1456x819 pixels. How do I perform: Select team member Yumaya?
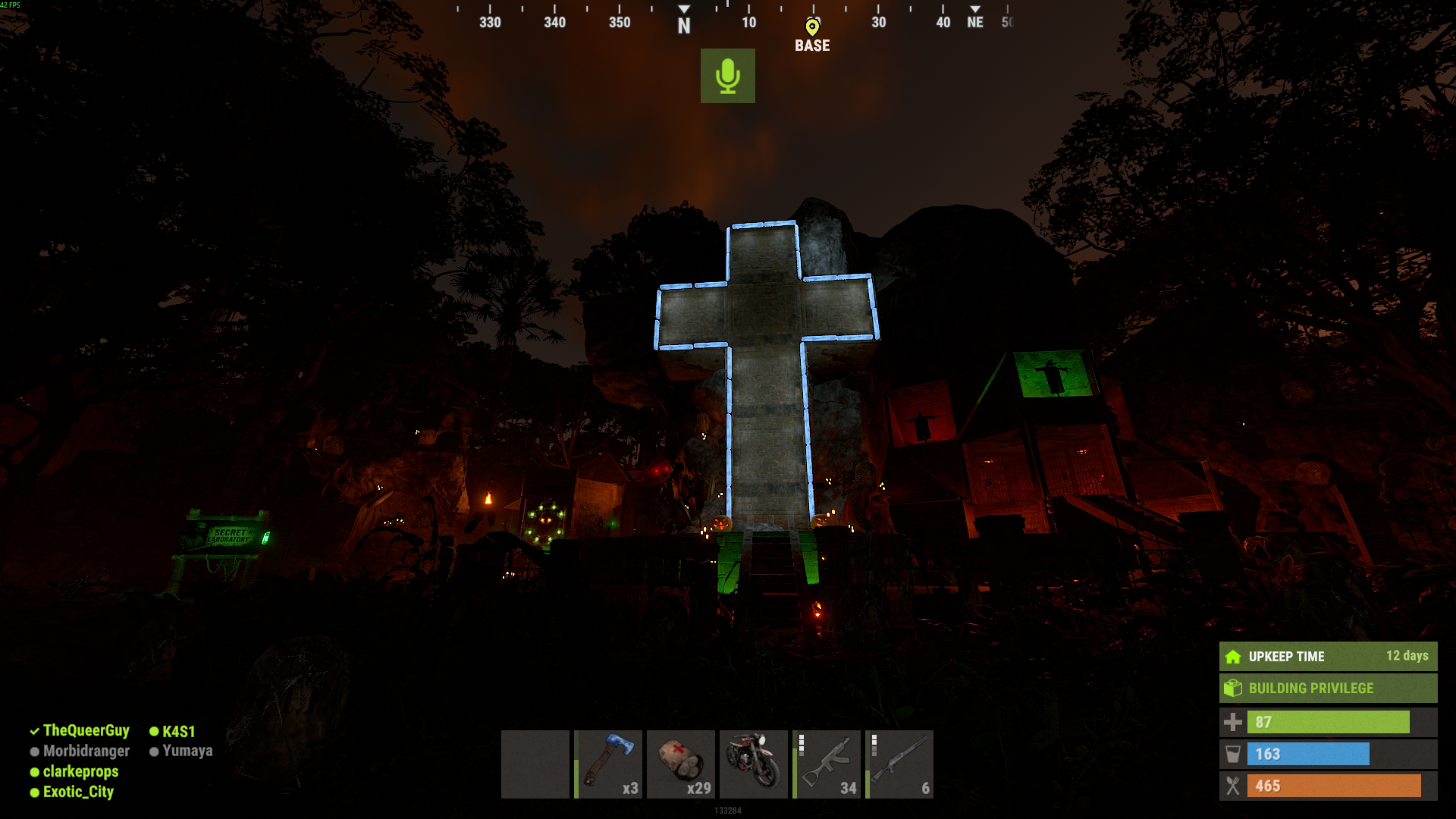point(187,751)
